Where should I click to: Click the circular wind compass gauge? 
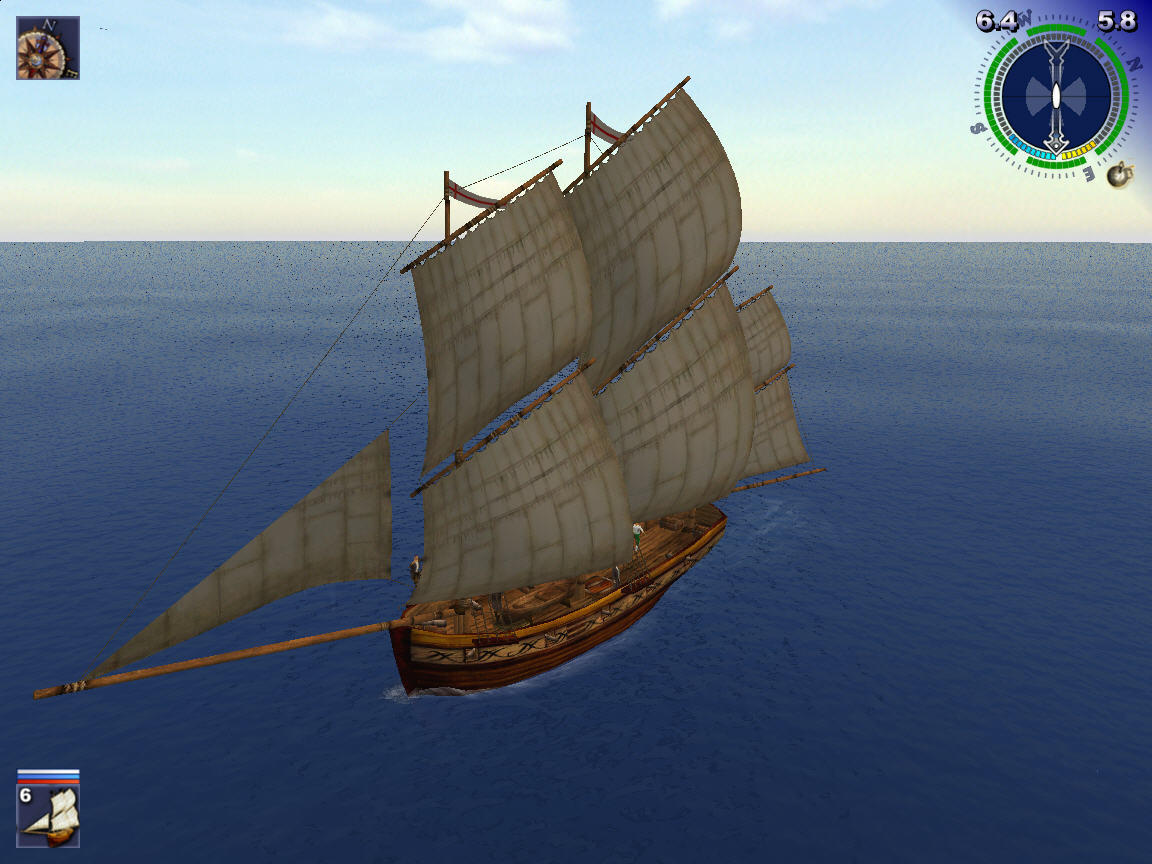click(x=1057, y=98)
